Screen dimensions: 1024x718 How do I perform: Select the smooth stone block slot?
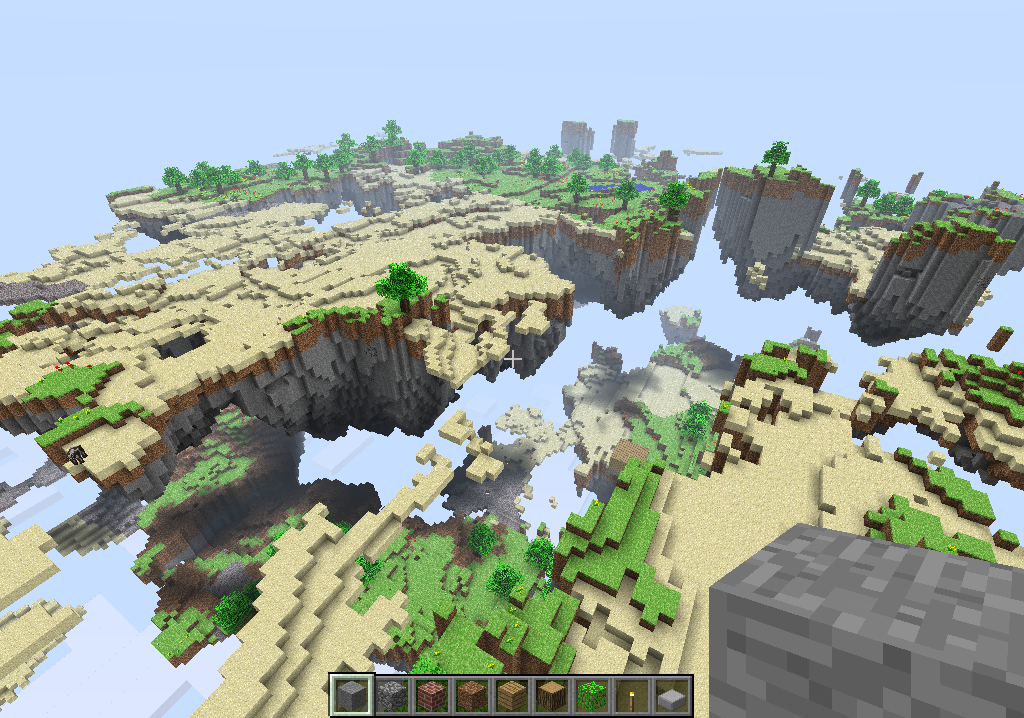coord(351,695)
